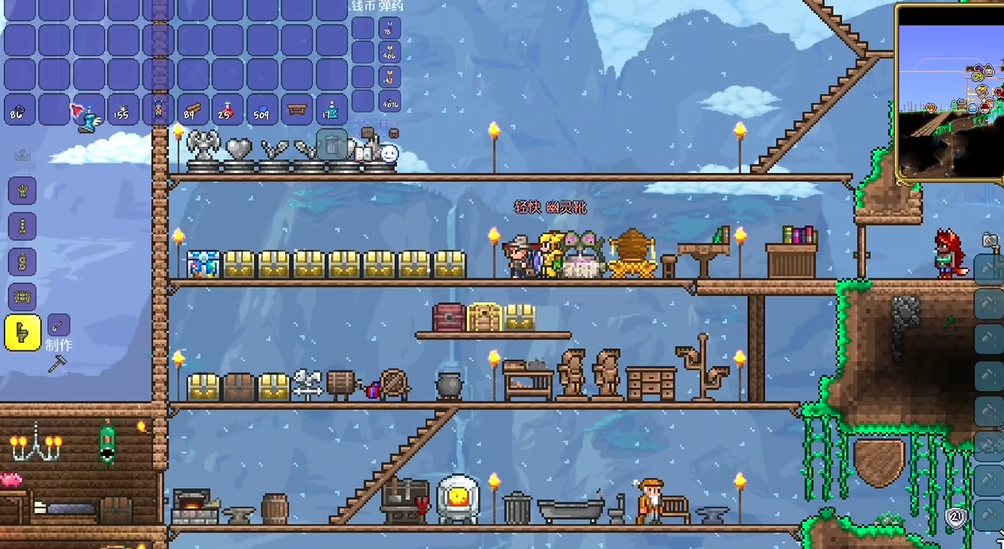The width and height of the screenshot is (1004, 549).
Task: Open the crafting window hammer icon
Action: (x=56, y=366)
